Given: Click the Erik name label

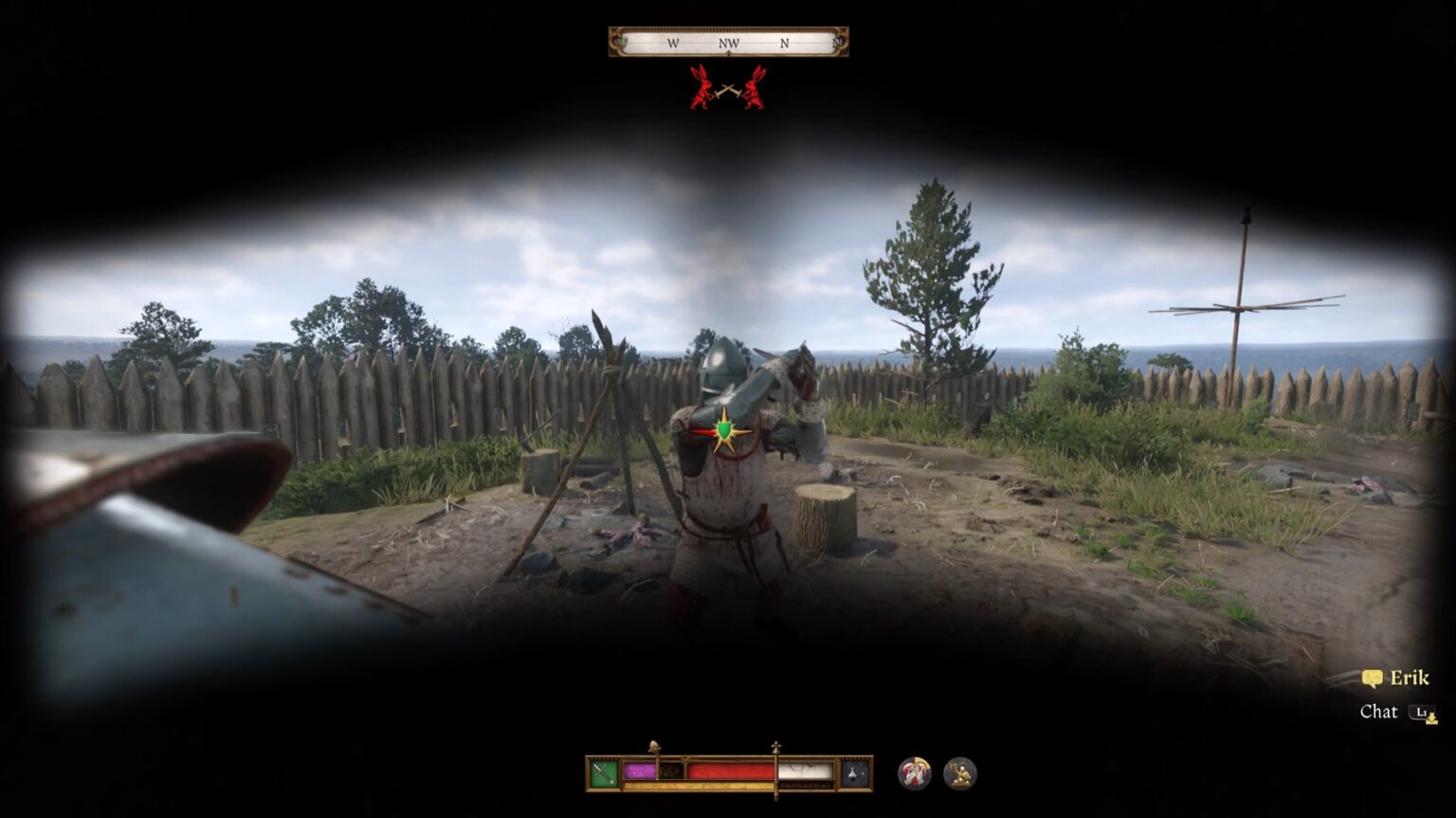Looking at the screenshot, I should (1410, 678).
